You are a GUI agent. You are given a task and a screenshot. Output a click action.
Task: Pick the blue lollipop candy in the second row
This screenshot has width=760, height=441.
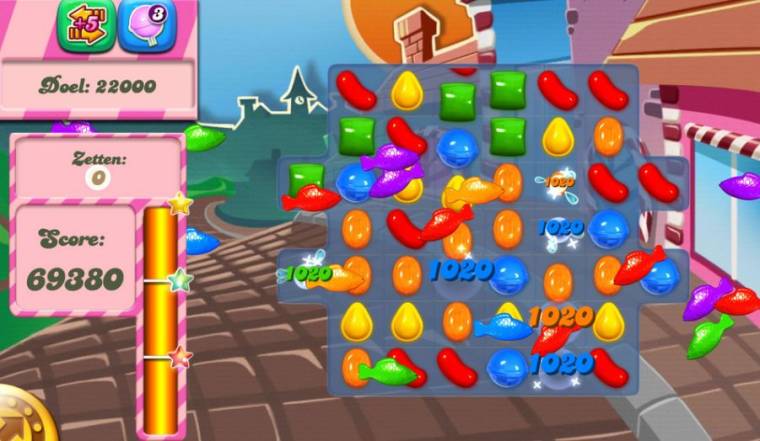pyautogui.click(x=458, y=143)
